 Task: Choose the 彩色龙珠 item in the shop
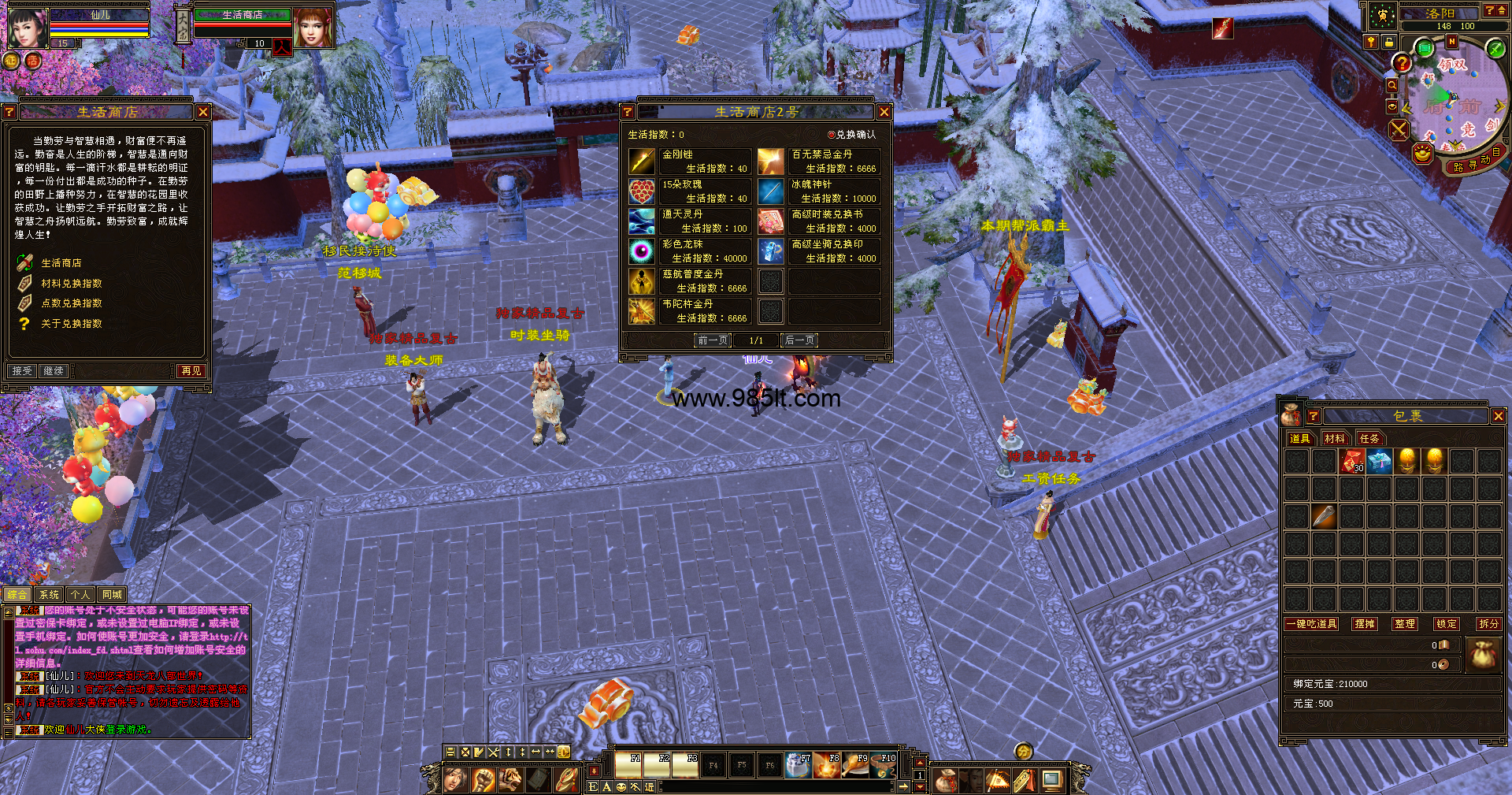click(x=643, y=251)
